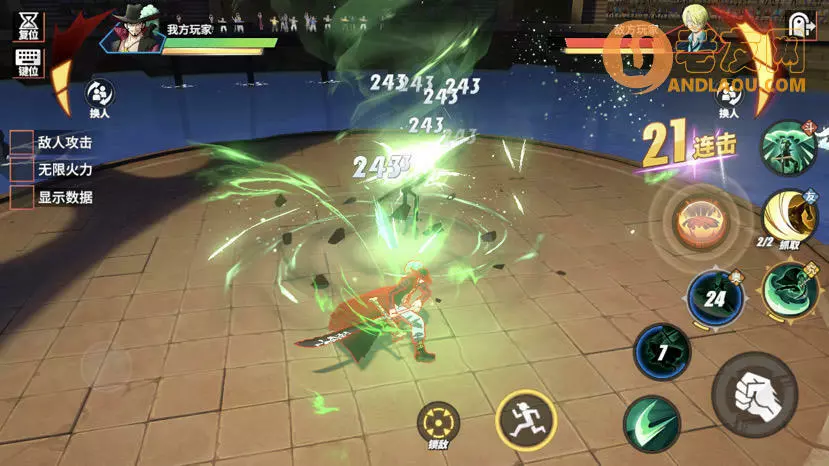Toggle the 敌人攻击 enemy attack checkbox
The image size is (829, 466).
[22, 143]
